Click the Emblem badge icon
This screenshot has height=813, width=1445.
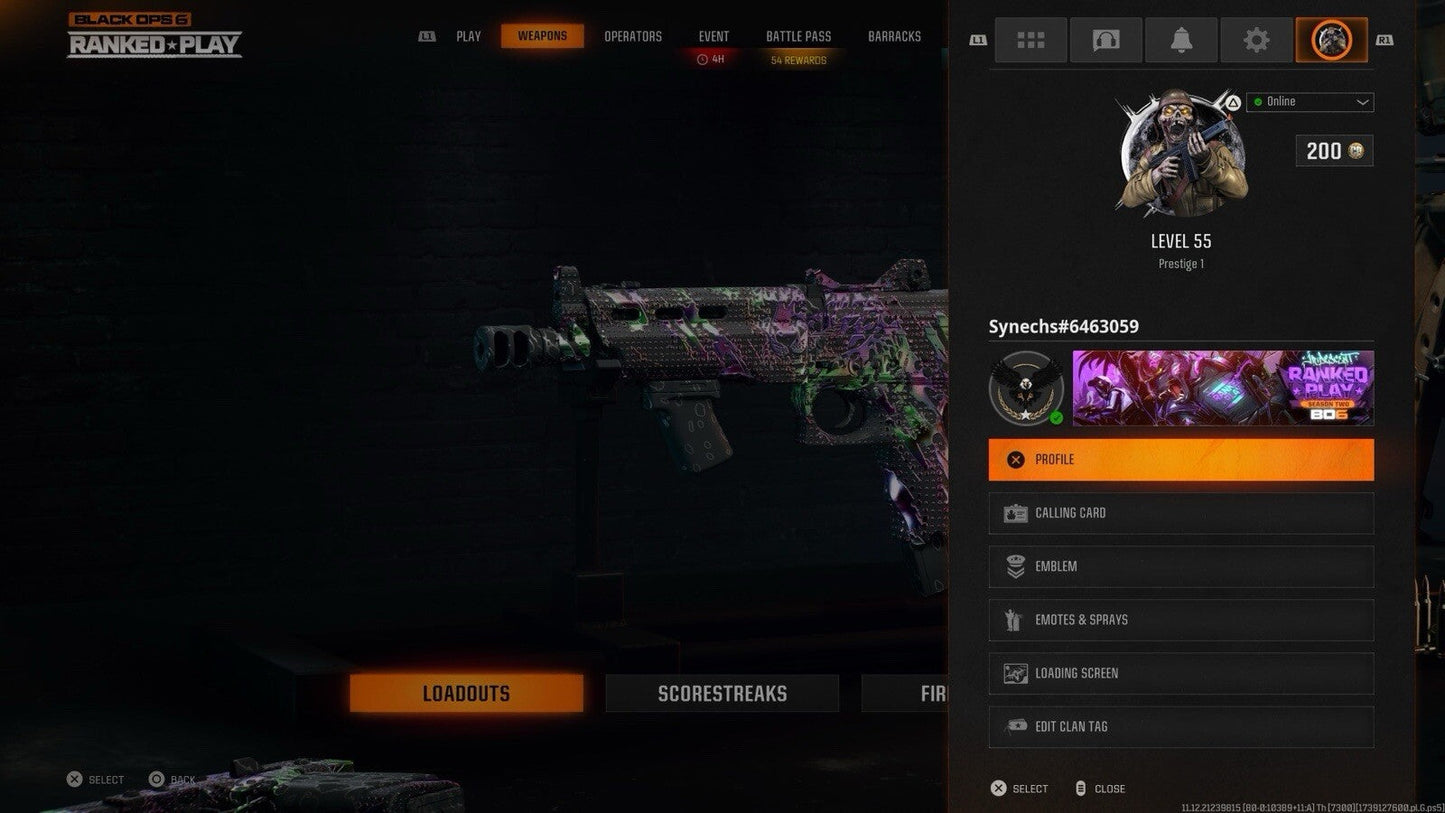pos(1015,566)
